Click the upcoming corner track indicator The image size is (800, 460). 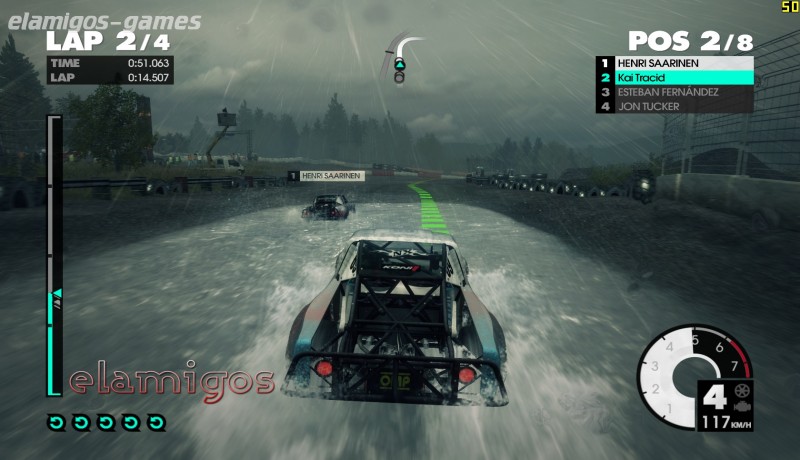401,59
